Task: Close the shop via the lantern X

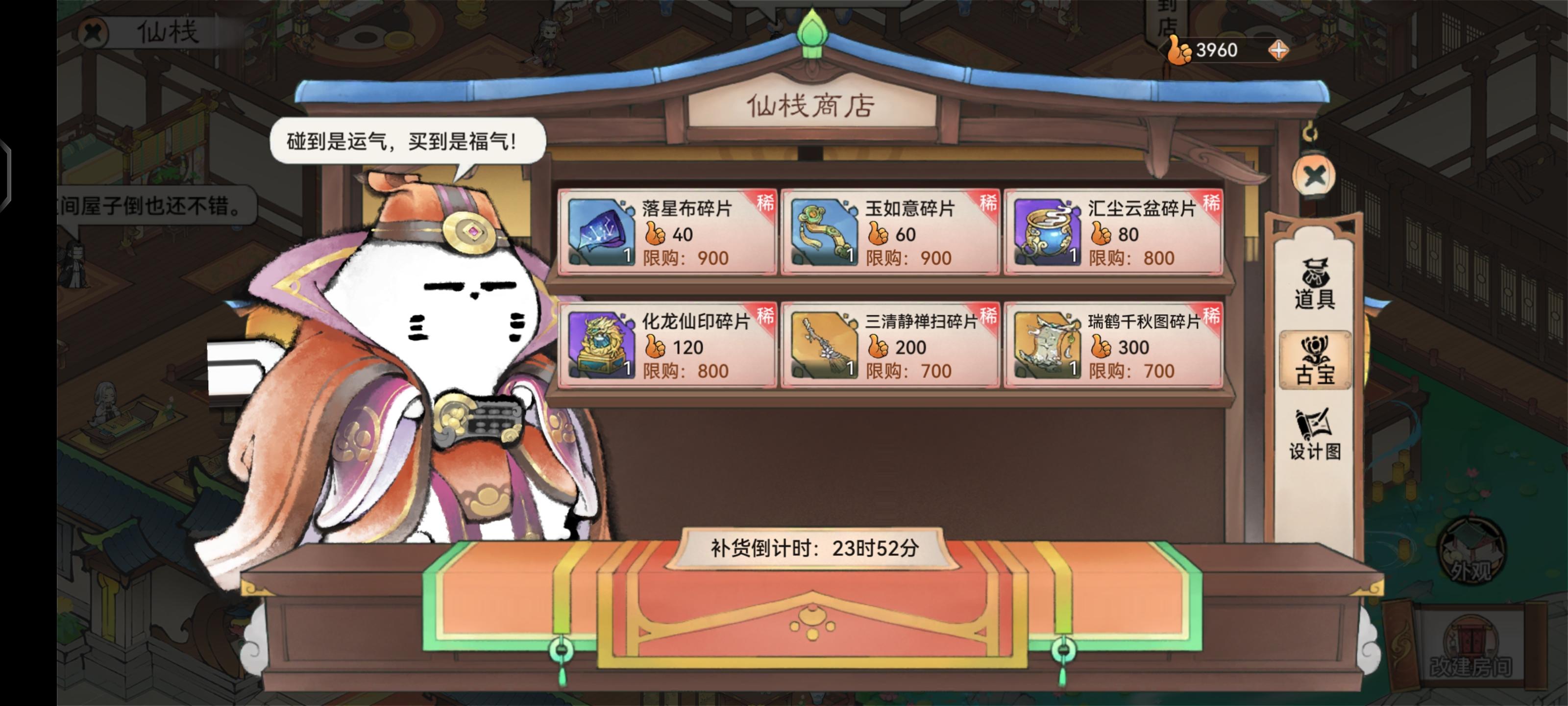Action: coord(1314,176)
